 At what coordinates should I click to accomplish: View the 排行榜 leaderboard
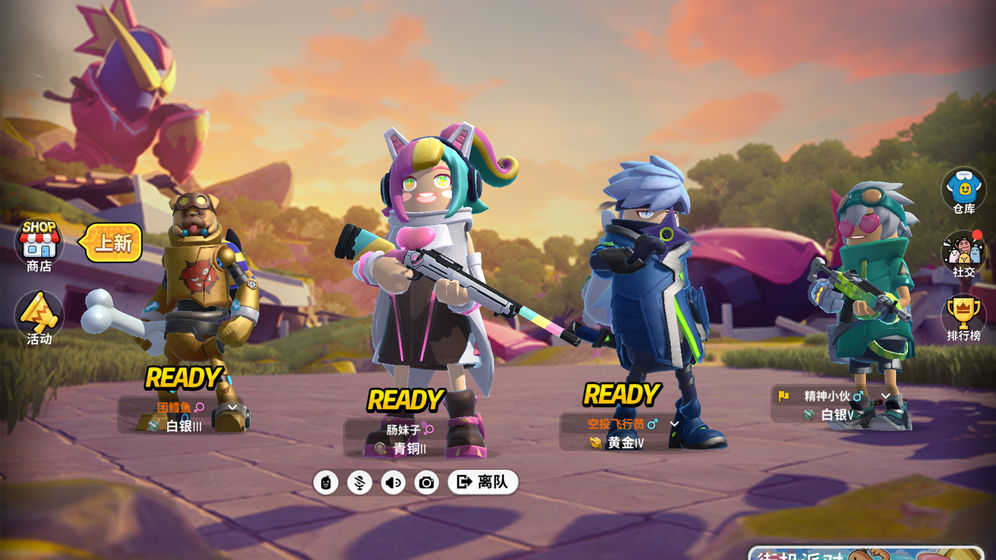coord(963,318)
